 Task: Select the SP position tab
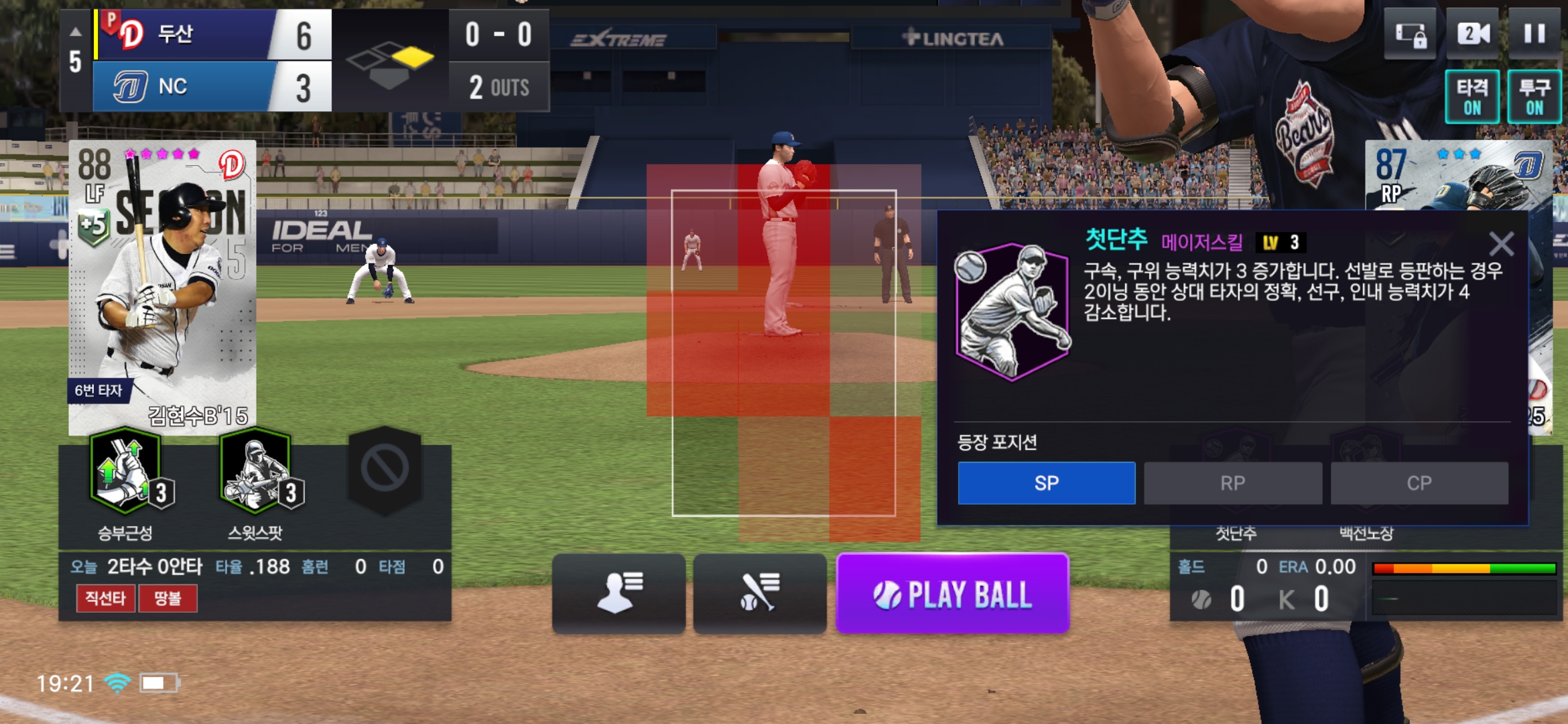[x=1046, y=483]
